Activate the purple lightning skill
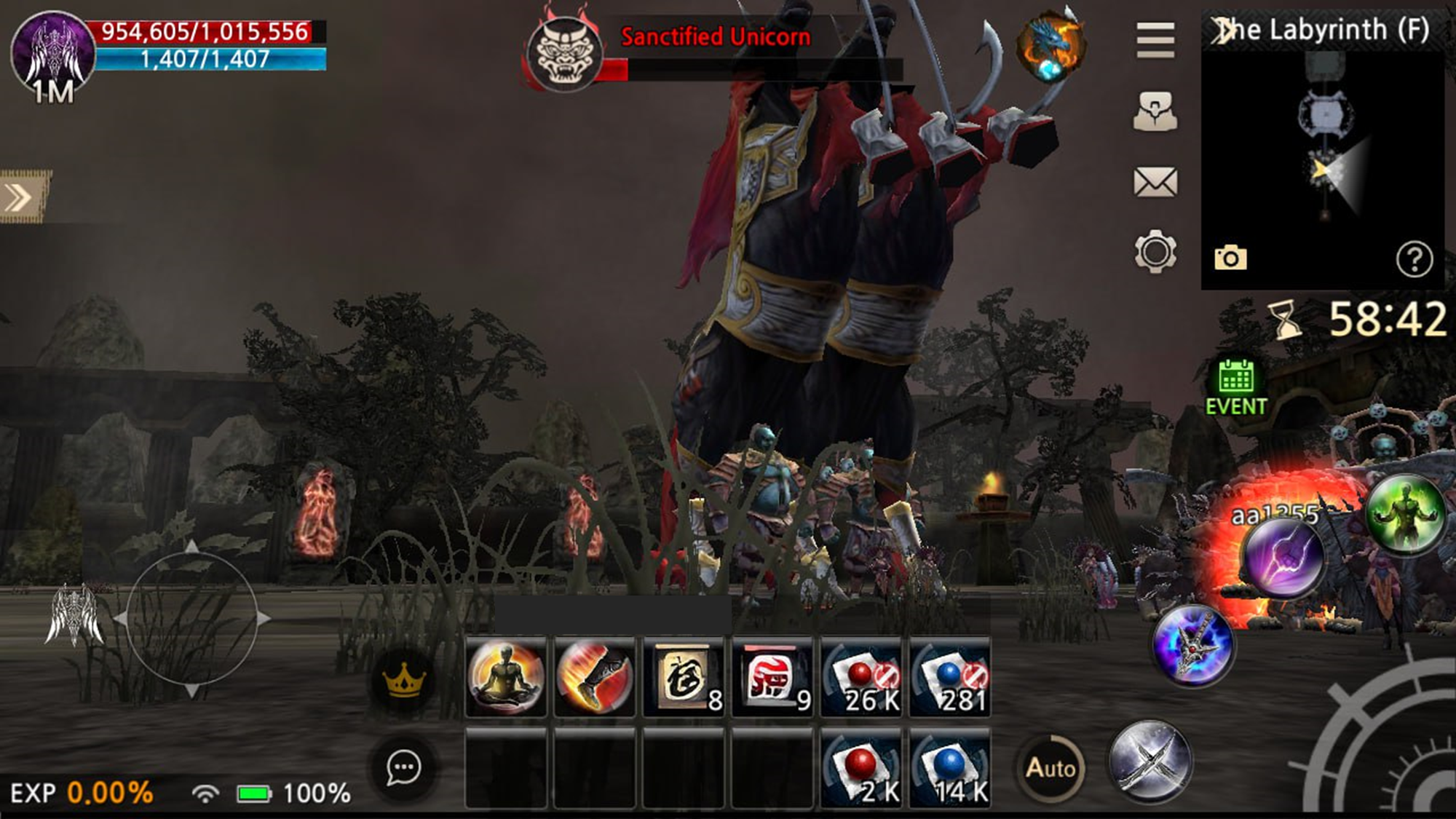1456x819 pixels. point(1283,557)
